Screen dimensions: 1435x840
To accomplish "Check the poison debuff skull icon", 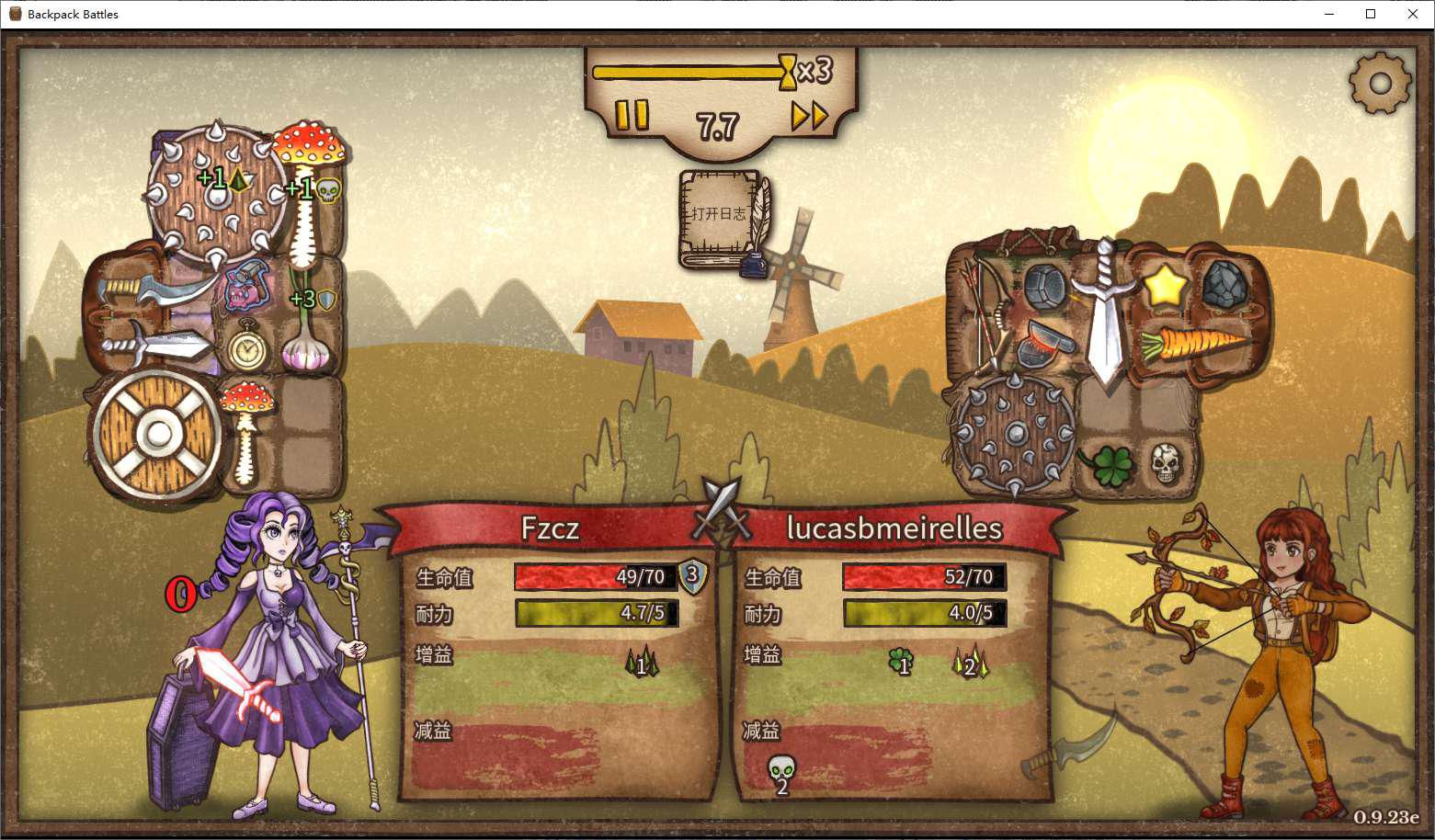I will point(780,771).
